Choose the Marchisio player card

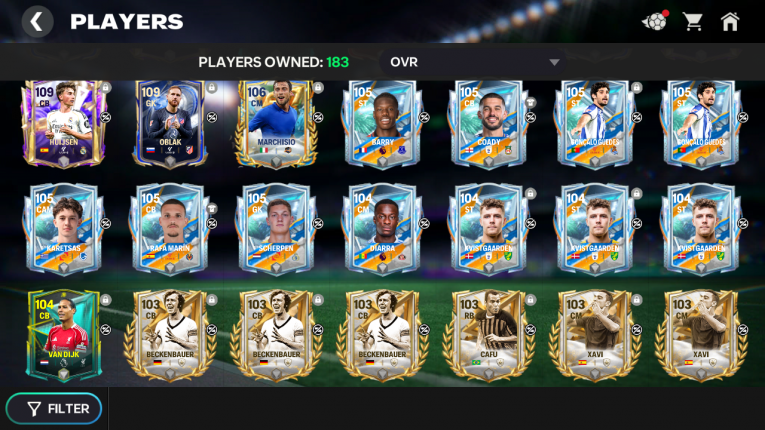(x=277, y=124)
